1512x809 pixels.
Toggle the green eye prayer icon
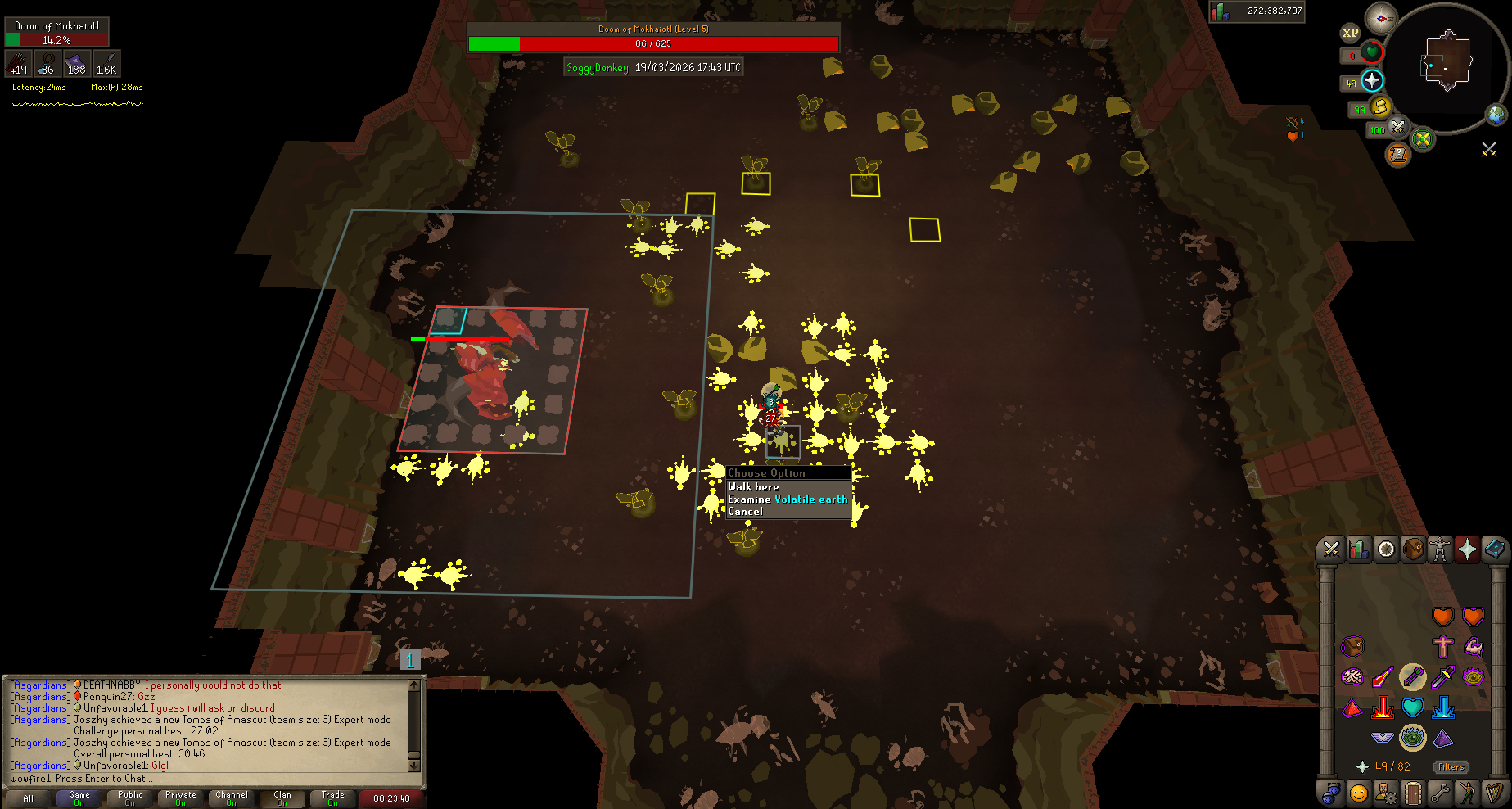pos(1412,738)
